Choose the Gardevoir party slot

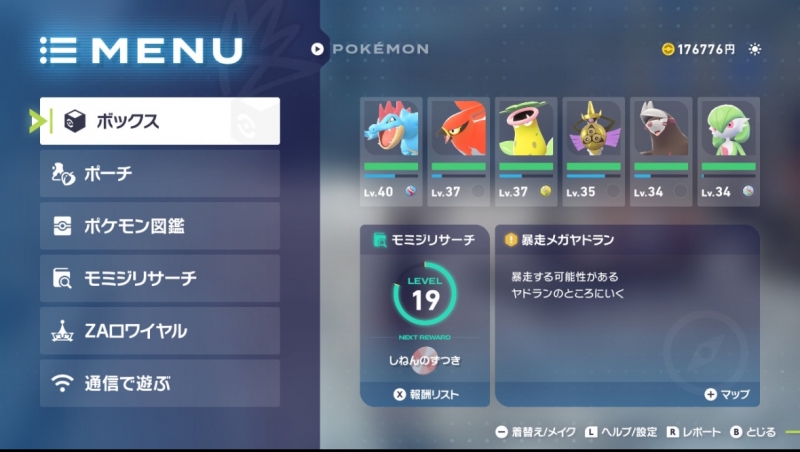(x=727, y=150)
